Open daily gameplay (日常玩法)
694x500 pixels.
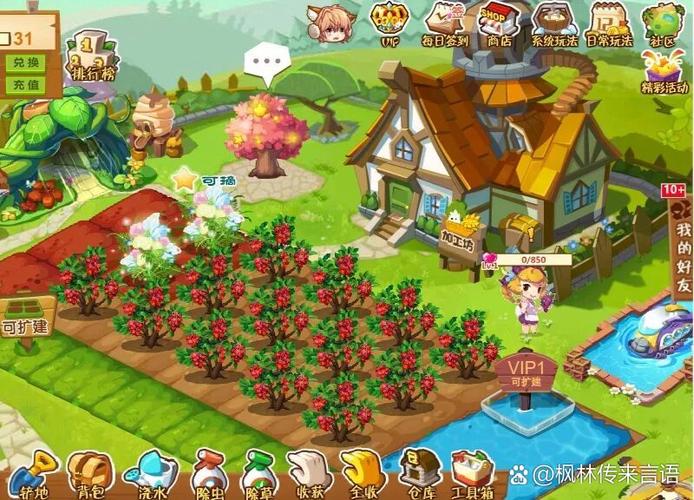609,22
